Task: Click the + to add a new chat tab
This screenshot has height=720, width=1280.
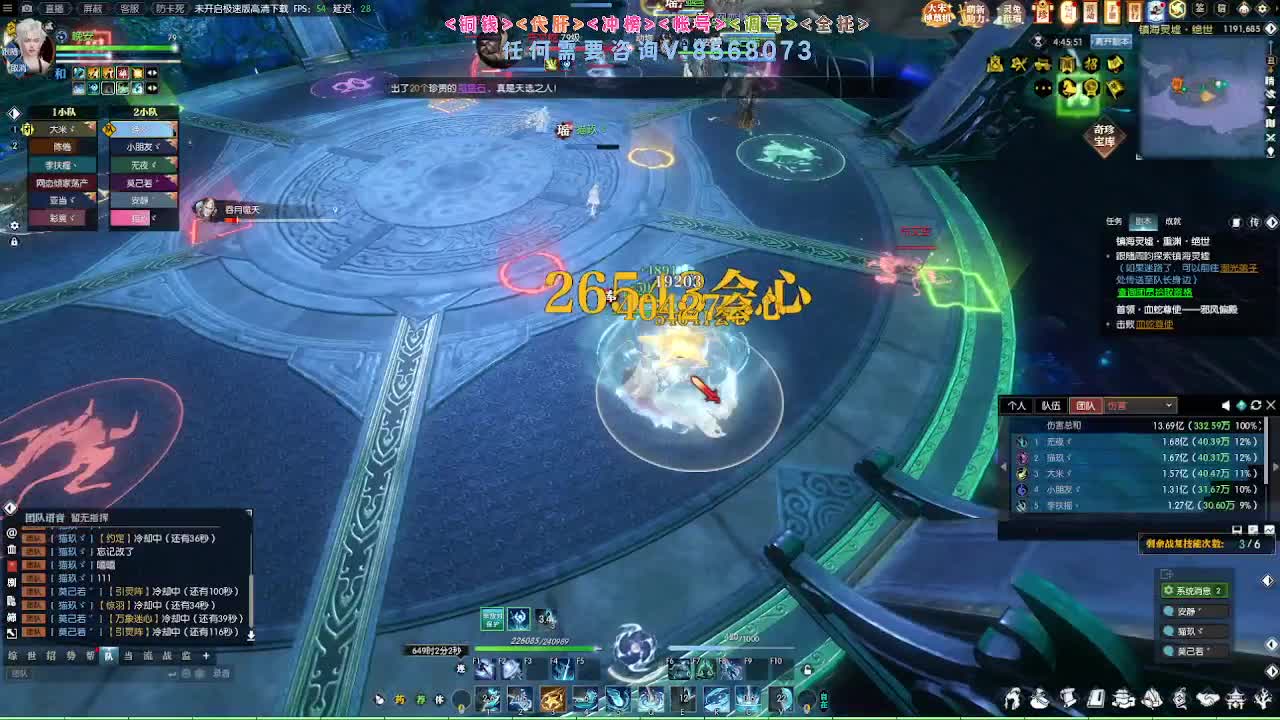Action: coord(206,656)
